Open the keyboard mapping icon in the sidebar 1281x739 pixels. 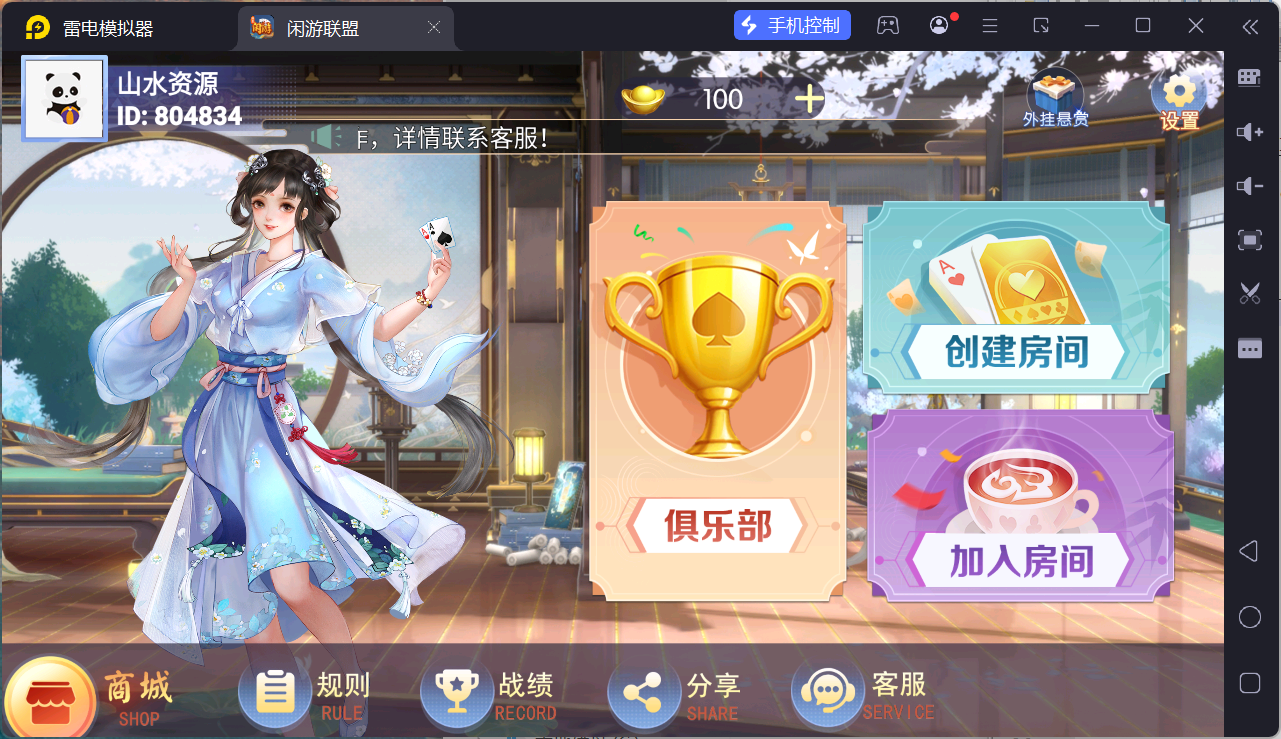[1248, 77]
